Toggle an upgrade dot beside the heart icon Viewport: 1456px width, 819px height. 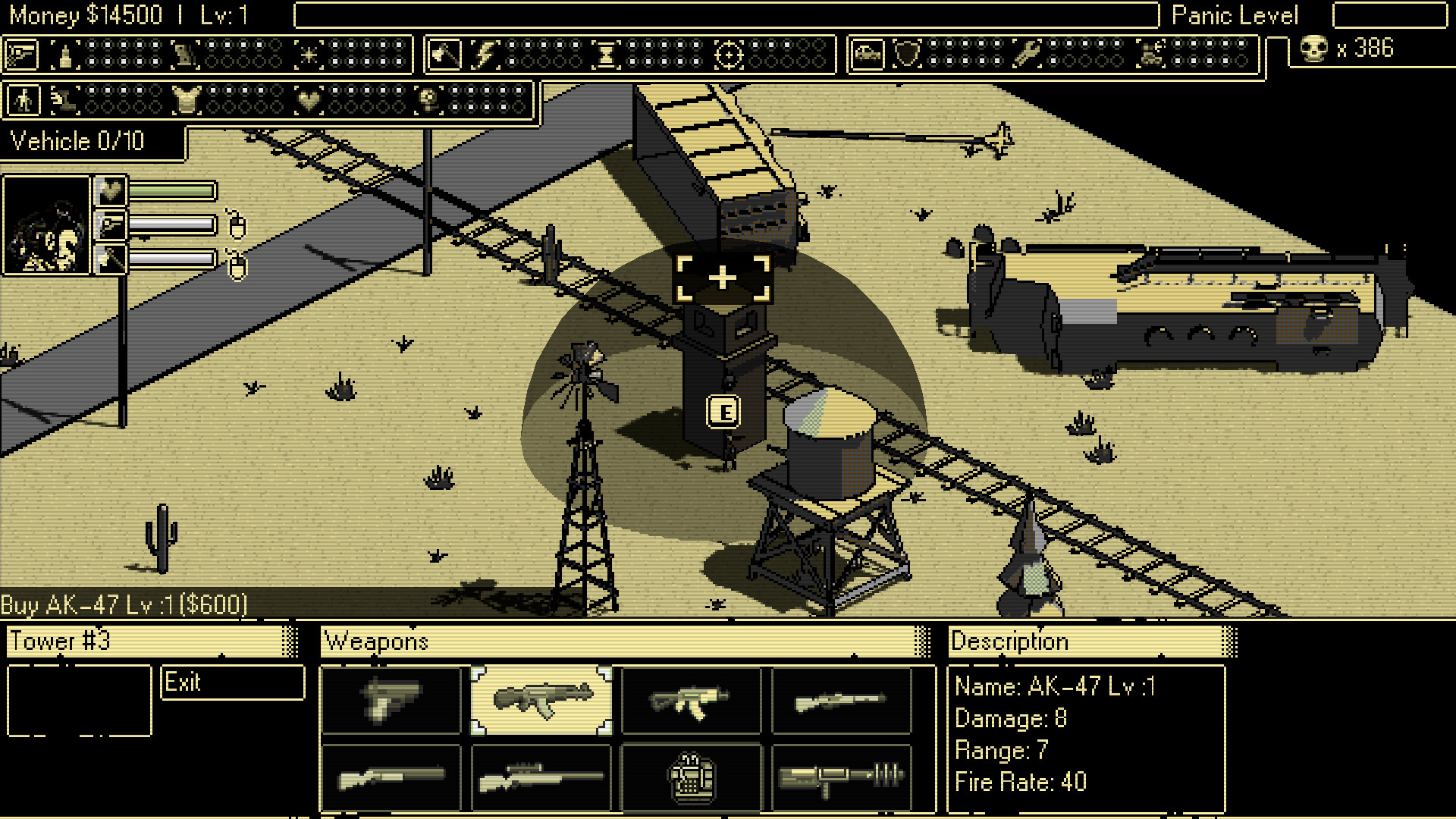pyautogui.click(x=336, y=91)
